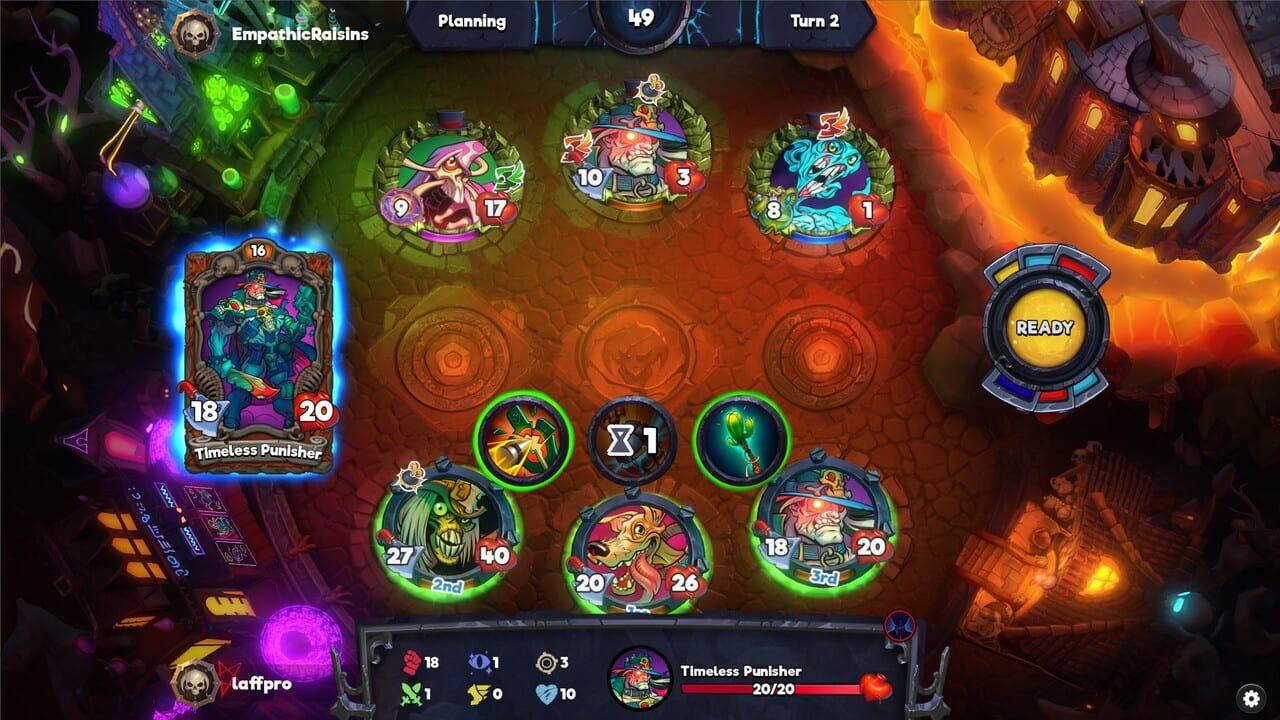The width and height of the screenshot is (1280, 720).
Task: Select the dog unit portrait
Action: (638, 543)
